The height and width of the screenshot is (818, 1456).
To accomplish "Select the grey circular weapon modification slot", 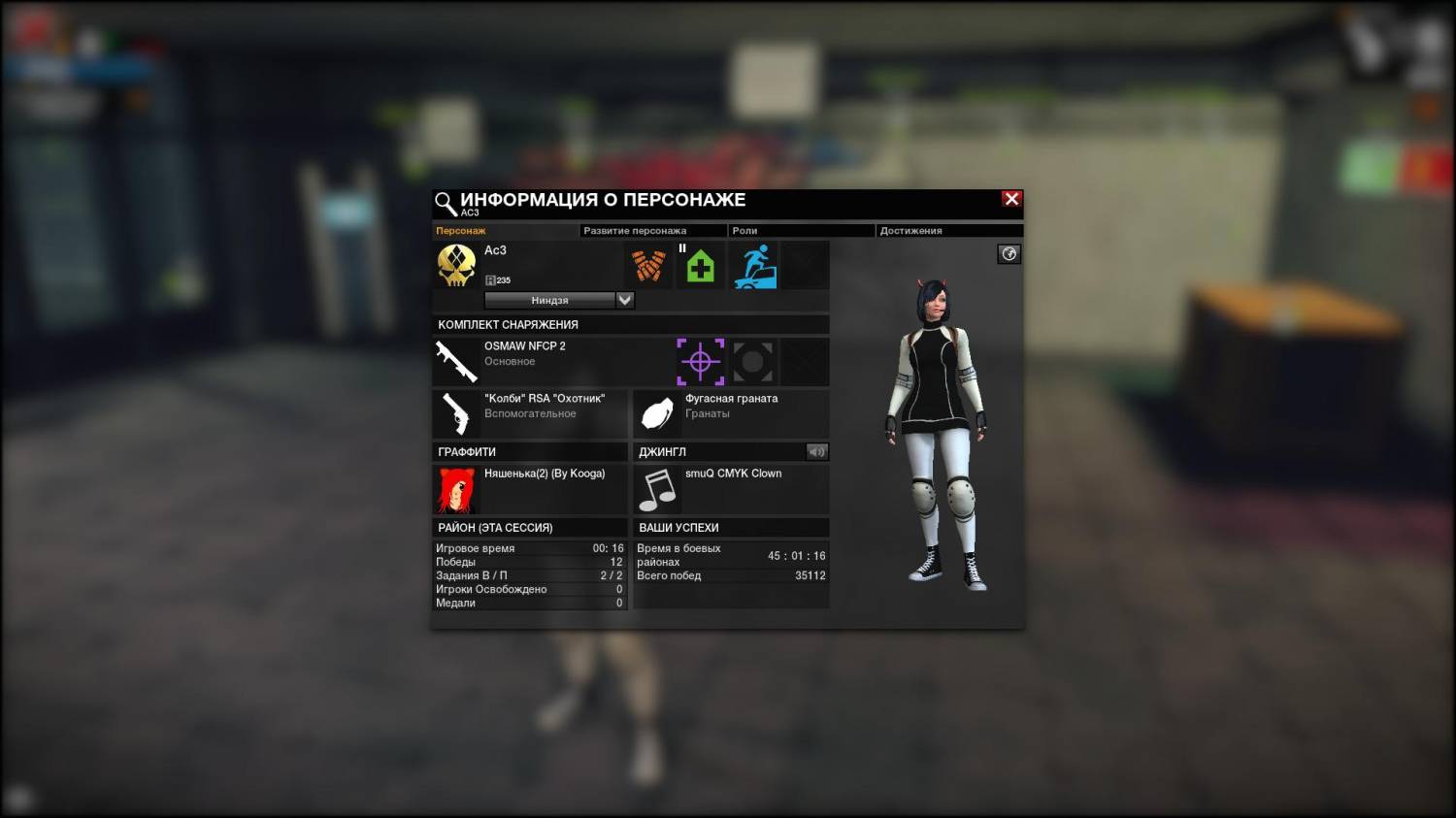I will [753, 362].
